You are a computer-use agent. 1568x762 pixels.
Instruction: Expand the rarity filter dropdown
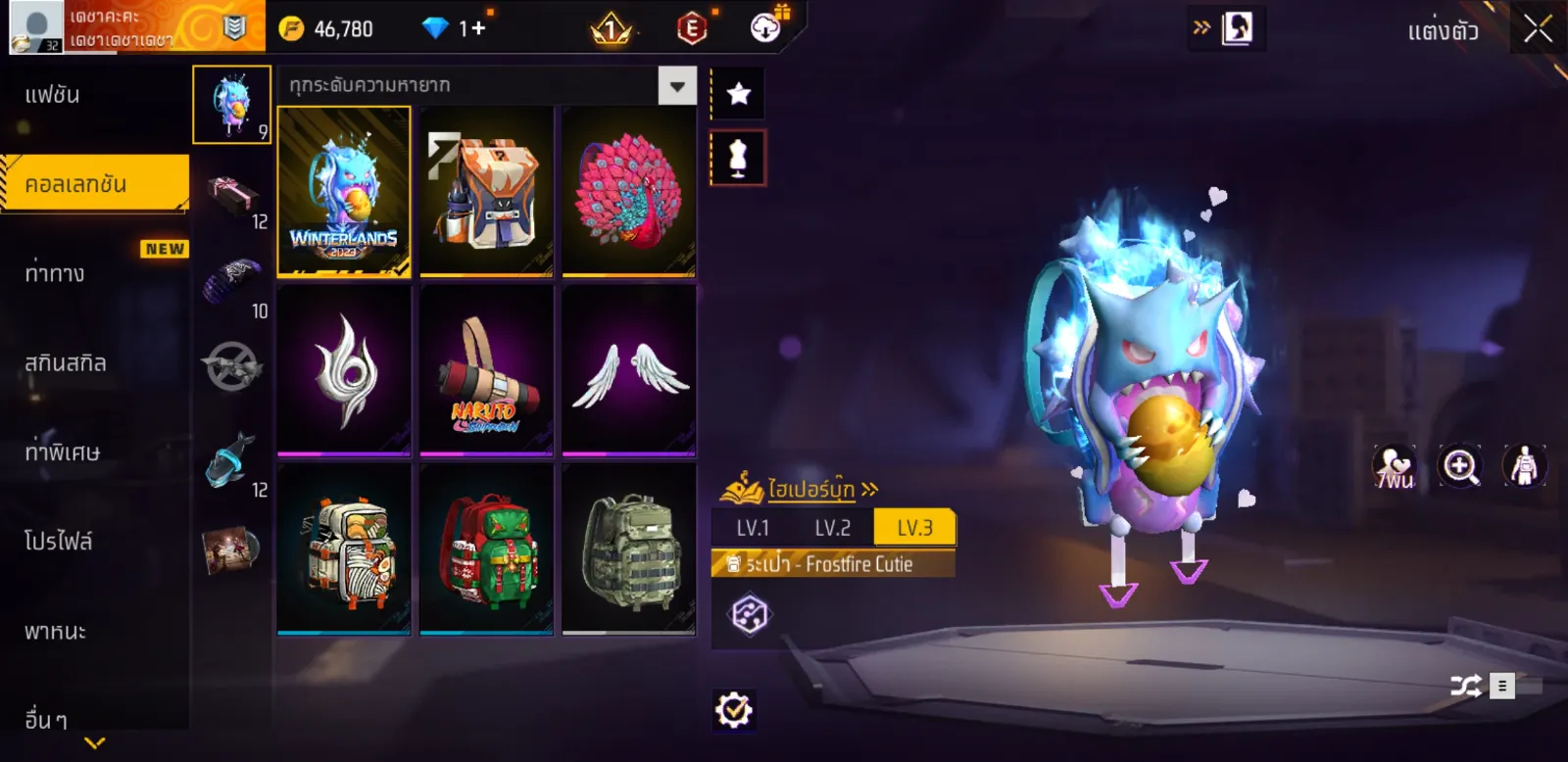[x=677, y=86]
